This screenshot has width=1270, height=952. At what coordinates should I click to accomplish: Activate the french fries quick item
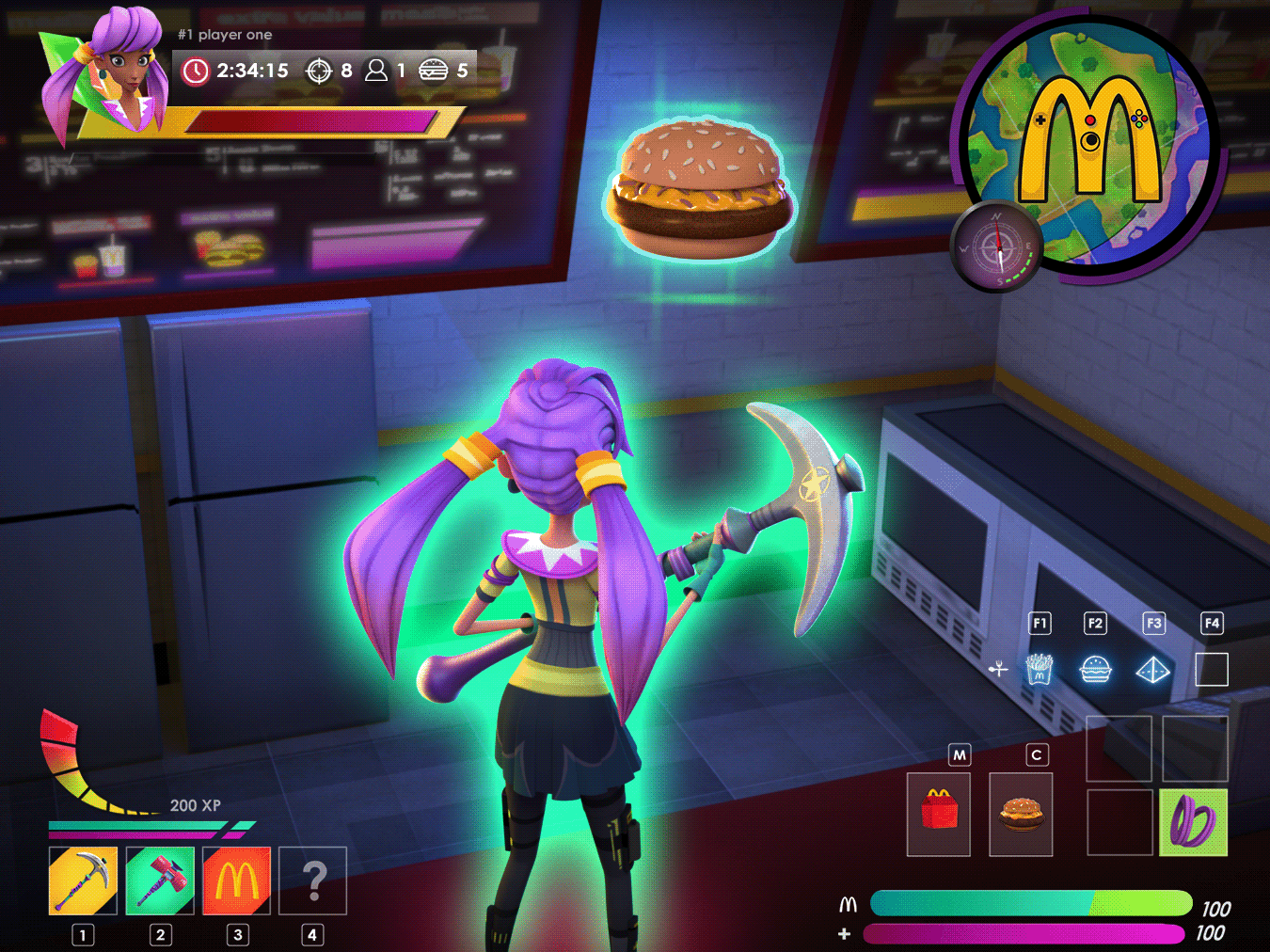coord(1039,670)
